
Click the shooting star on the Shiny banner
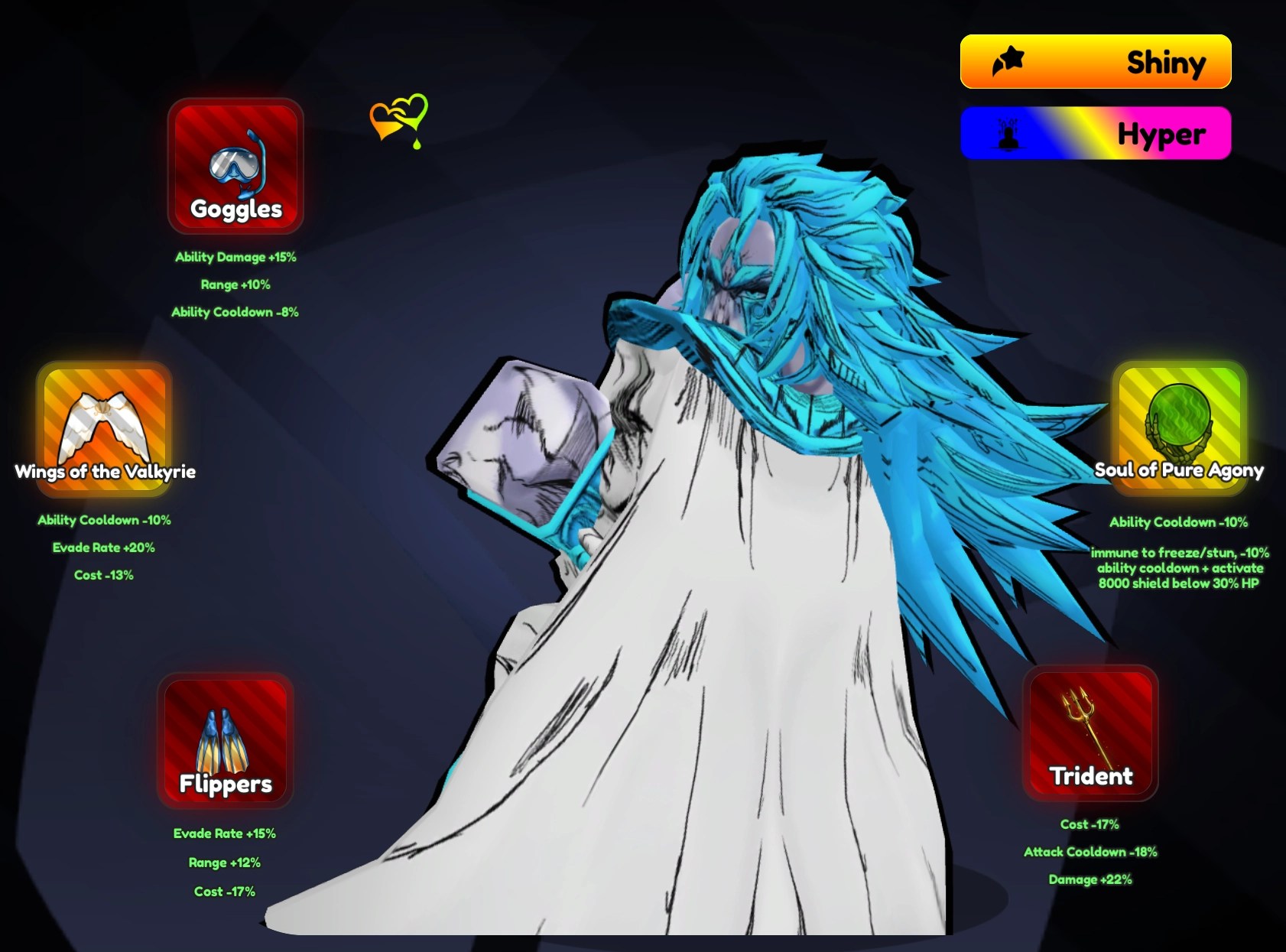point(1009,61)
